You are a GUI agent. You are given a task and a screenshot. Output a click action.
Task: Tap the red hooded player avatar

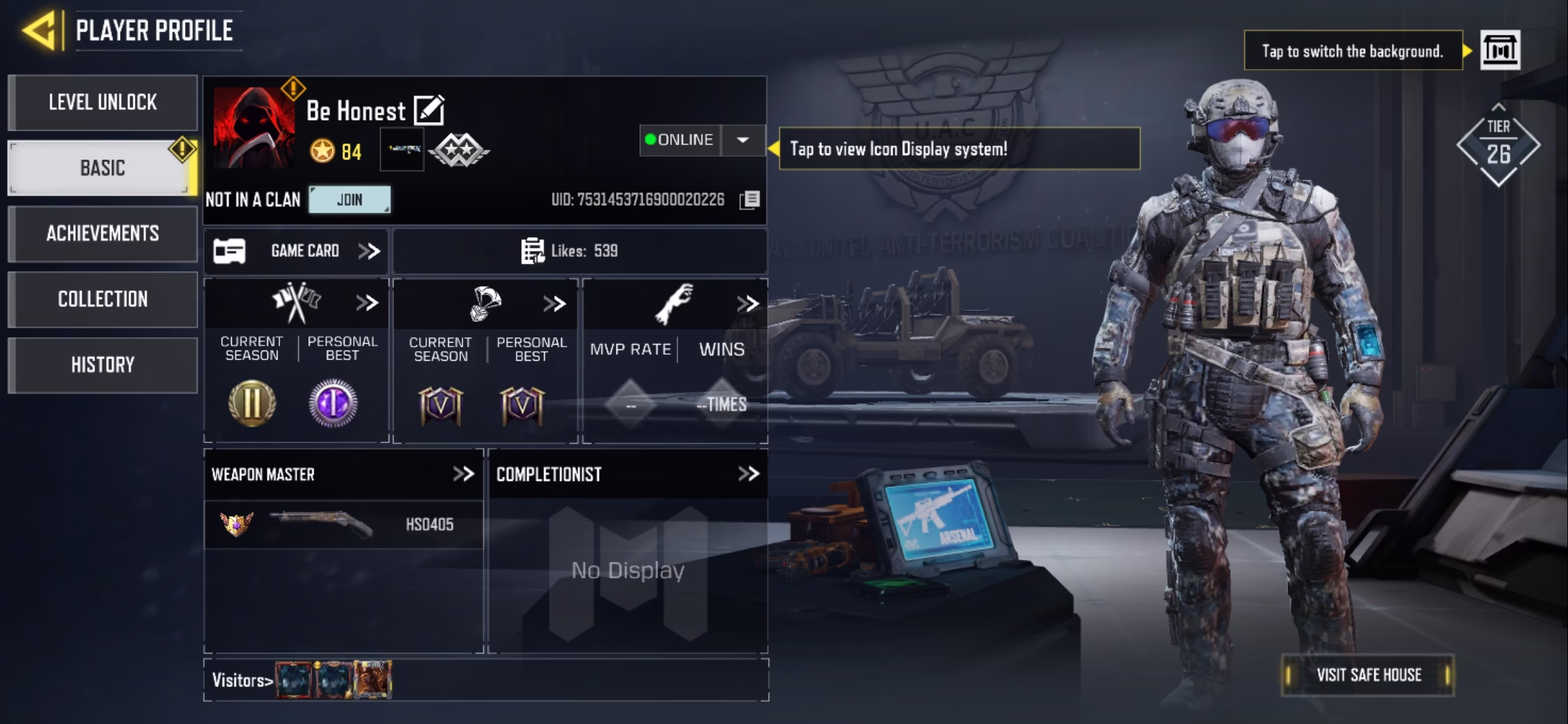[253, 127]
